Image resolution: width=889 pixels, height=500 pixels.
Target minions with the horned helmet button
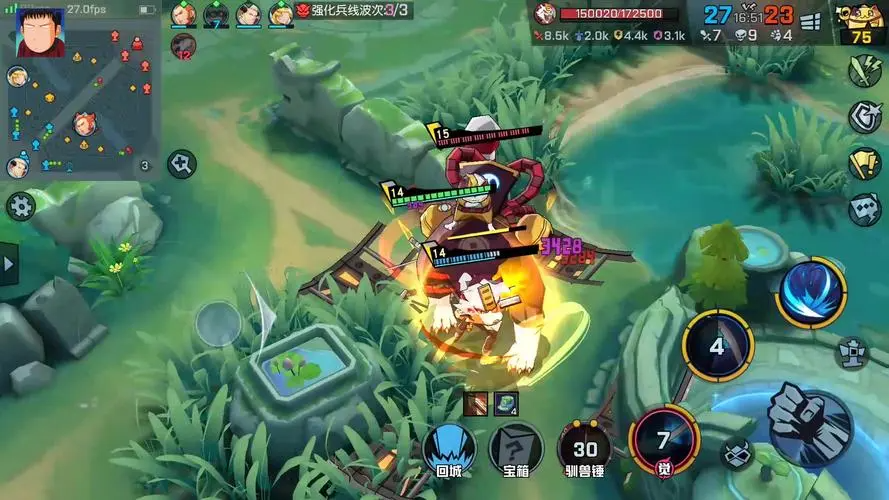click(737, 453)
